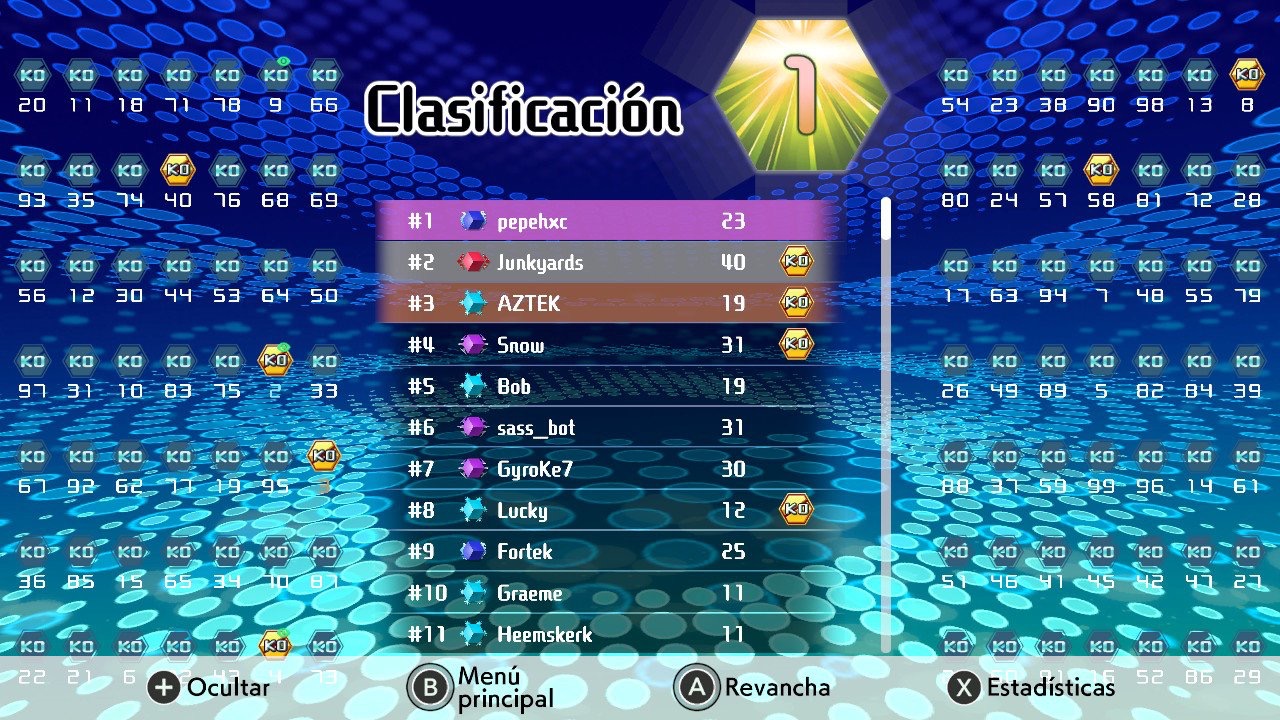Select the Junkyards ranking row
Image resolution: width=1280 pixels, height=720 pixels.
pyautogui.click(x=605, y=262)
